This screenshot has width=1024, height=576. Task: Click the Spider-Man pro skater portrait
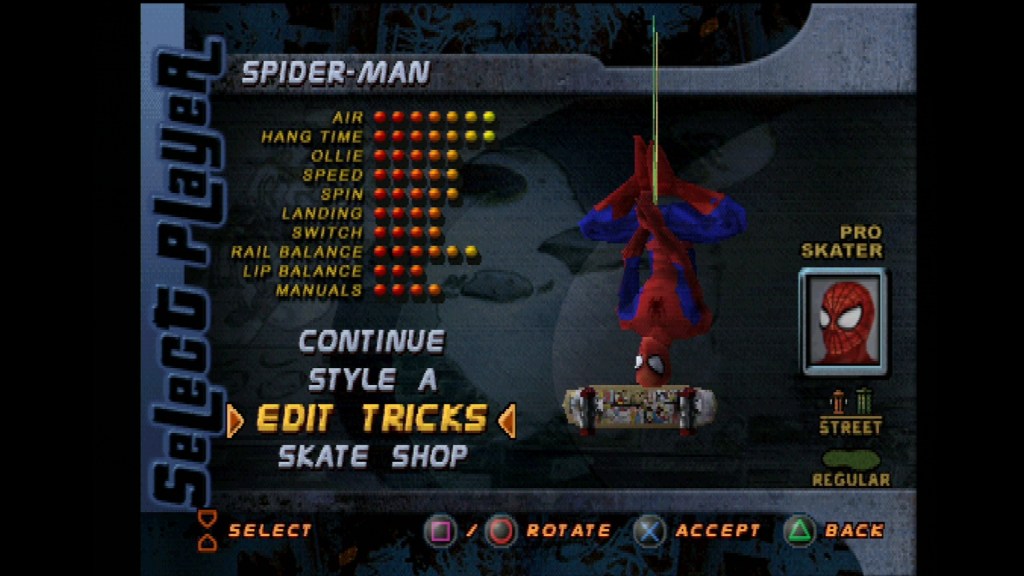pos(843,321)
